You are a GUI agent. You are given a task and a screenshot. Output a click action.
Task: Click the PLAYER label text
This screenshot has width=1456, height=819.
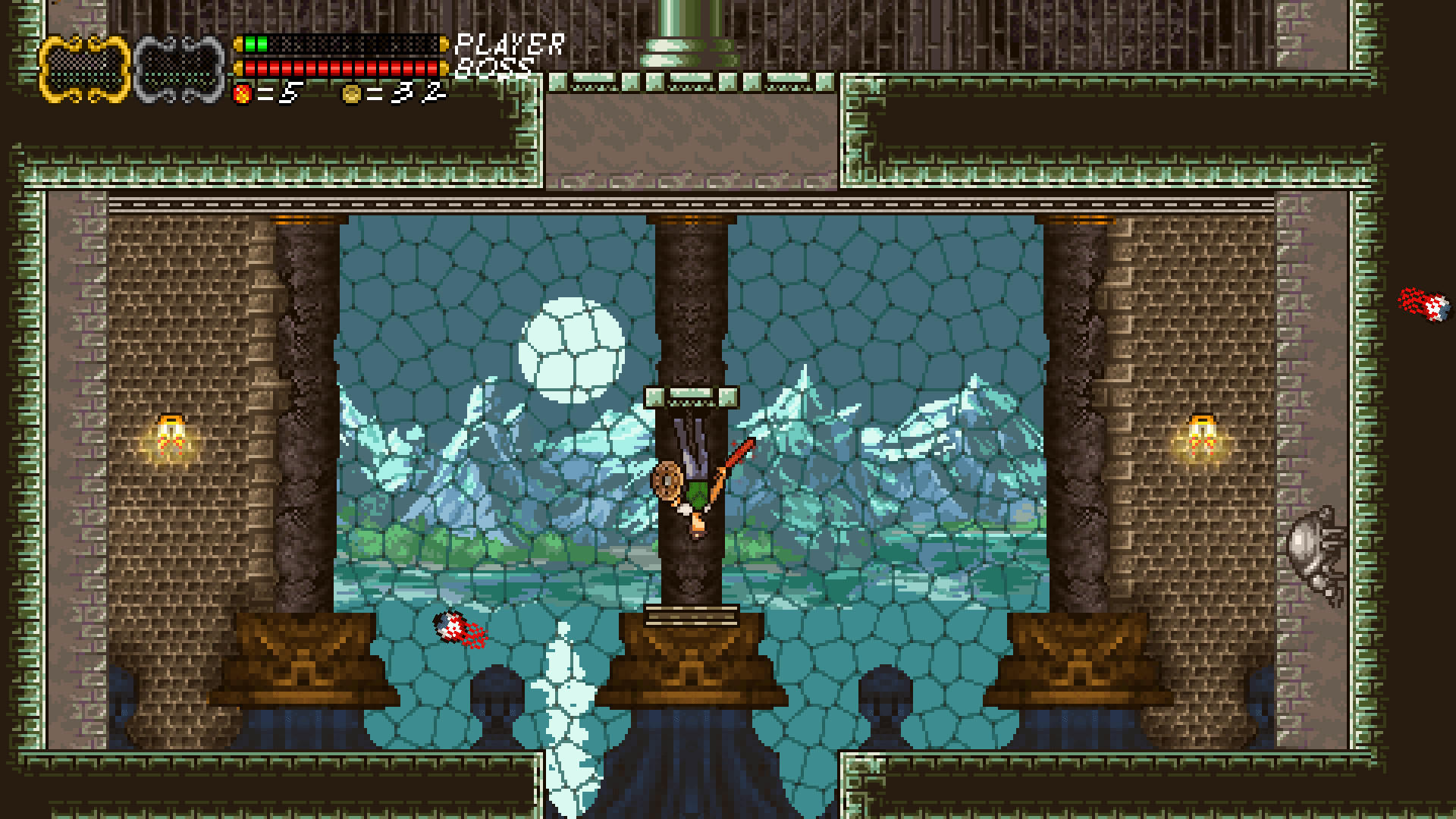point(509,43)
